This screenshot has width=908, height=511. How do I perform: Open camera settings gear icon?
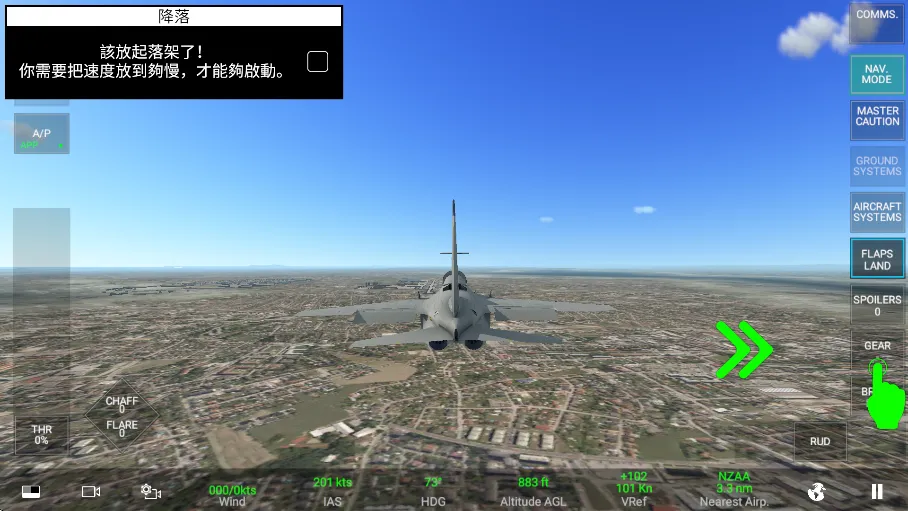151,491
